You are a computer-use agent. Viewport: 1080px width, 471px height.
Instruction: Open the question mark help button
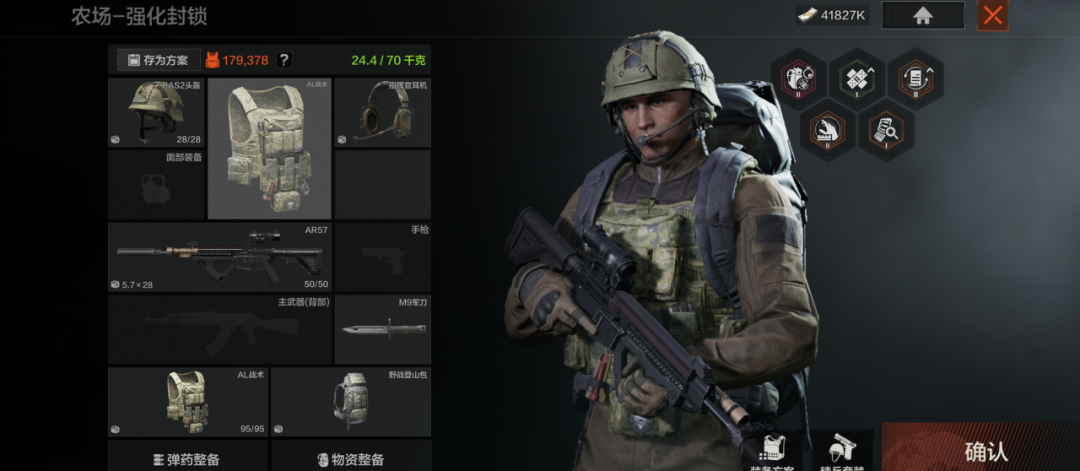coord(284,60)
